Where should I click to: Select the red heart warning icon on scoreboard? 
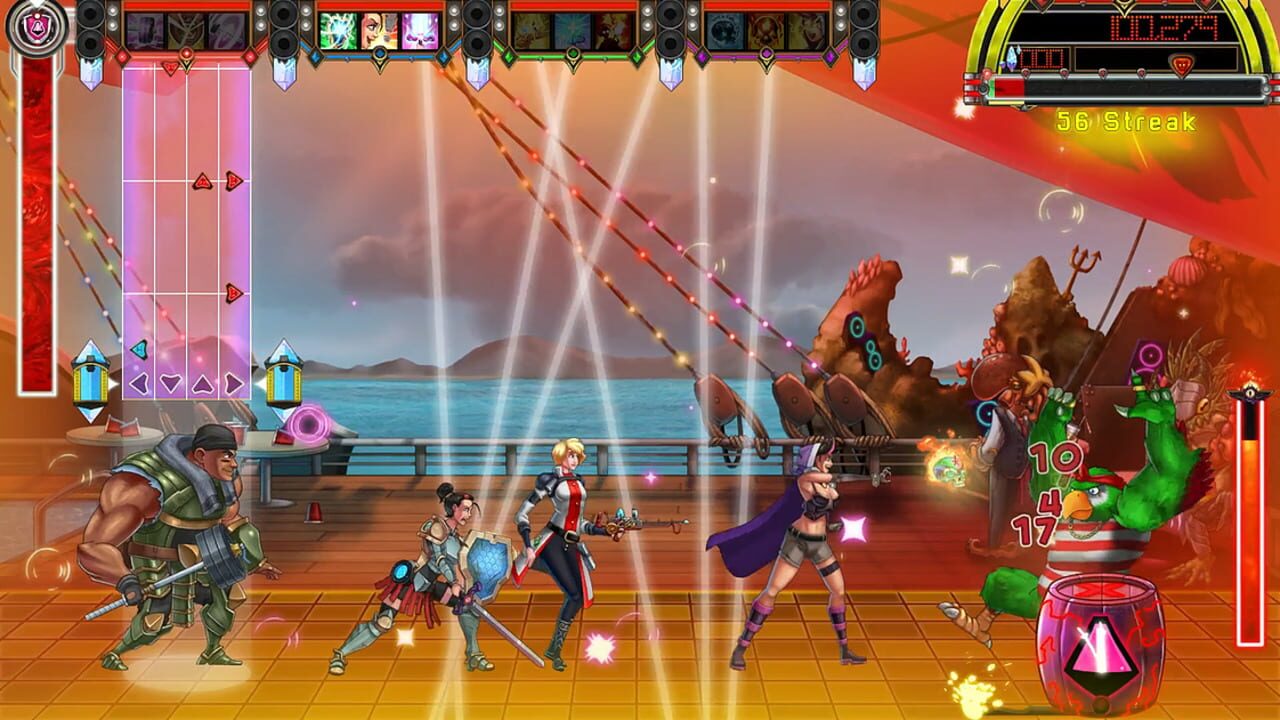[x=1182, y=63]
